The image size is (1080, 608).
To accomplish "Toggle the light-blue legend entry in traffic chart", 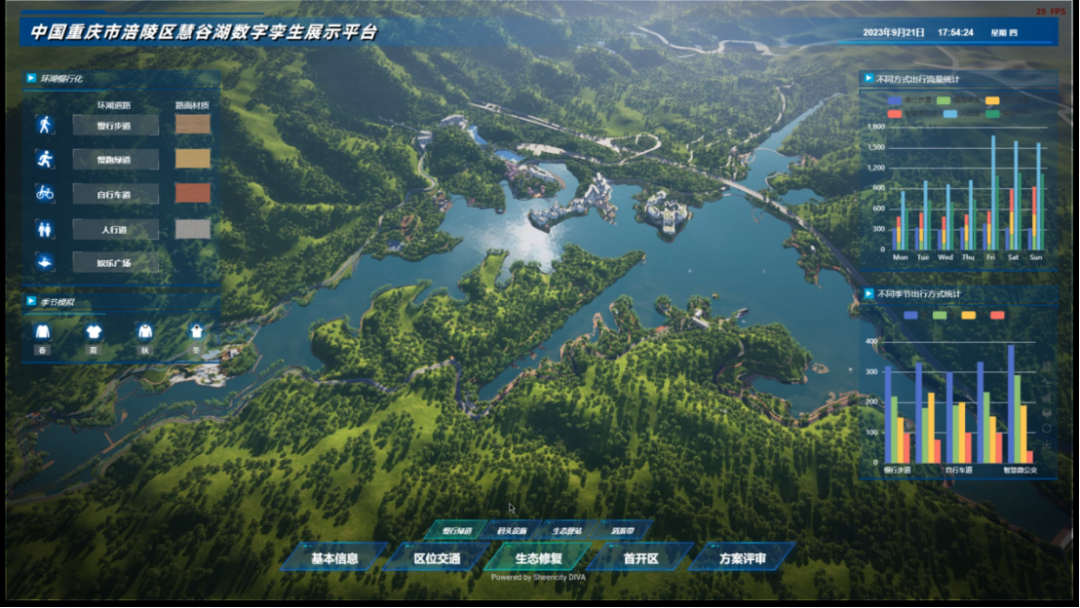I will 950,114.
